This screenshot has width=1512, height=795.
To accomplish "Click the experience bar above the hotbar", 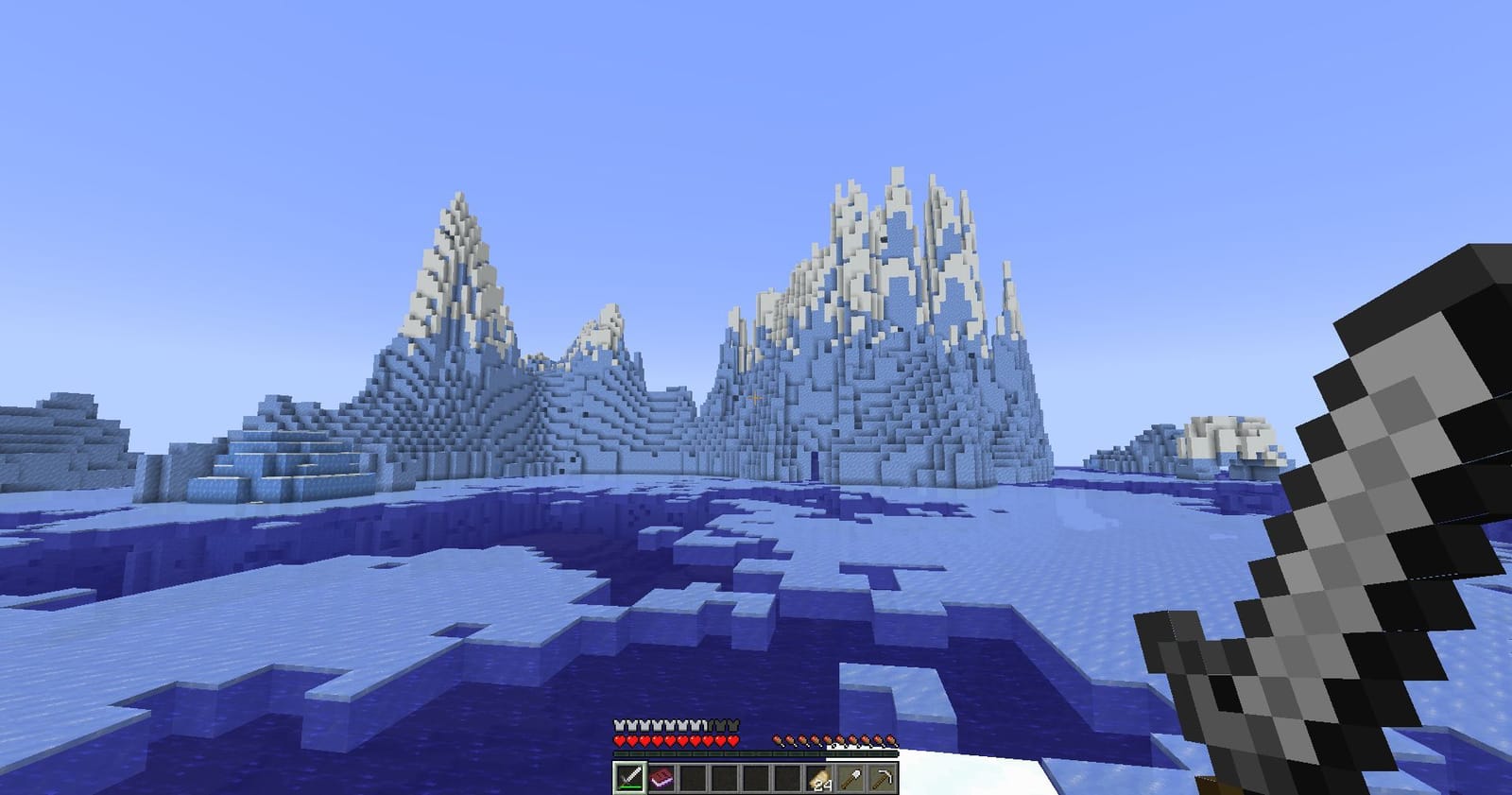I will (756, 752).
